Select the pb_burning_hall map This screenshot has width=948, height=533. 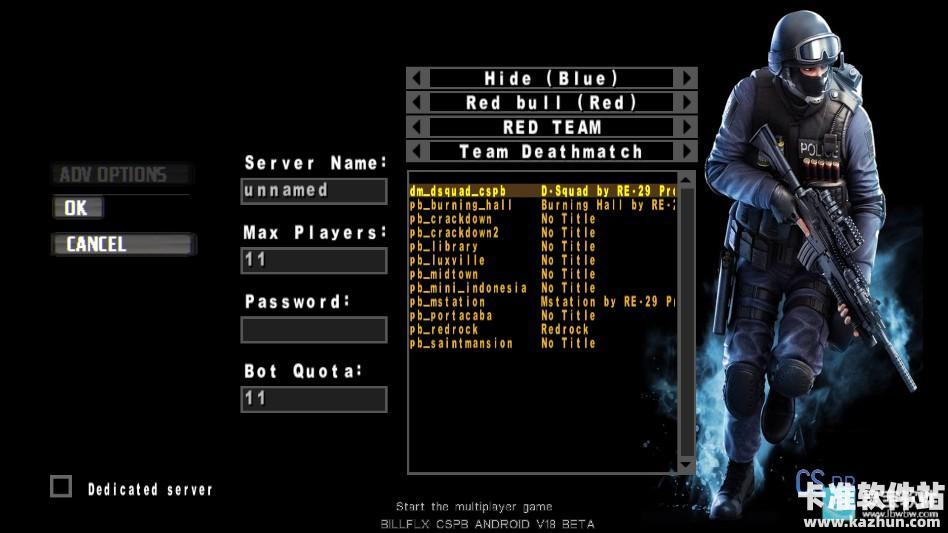pos(461,205)
